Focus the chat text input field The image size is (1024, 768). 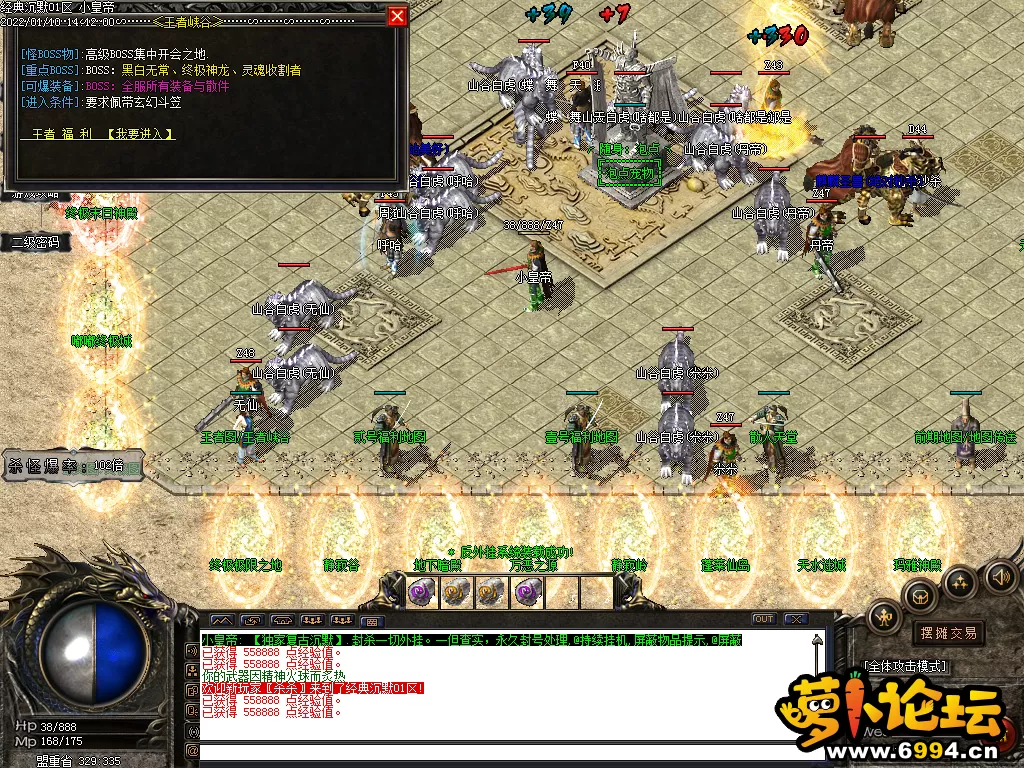500,750
